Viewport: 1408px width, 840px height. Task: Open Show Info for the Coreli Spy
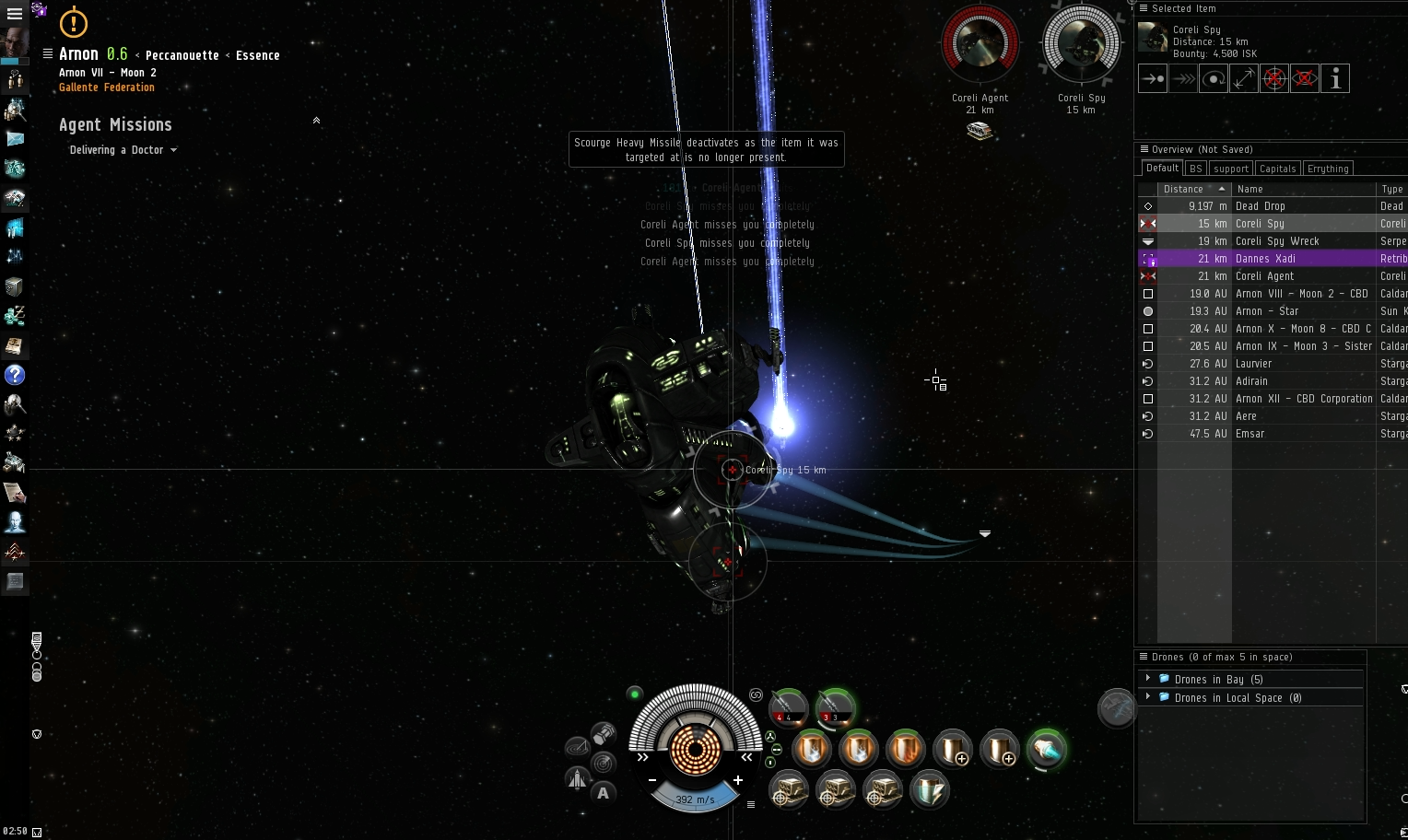pyautogui.click(x=1335, y=78)
